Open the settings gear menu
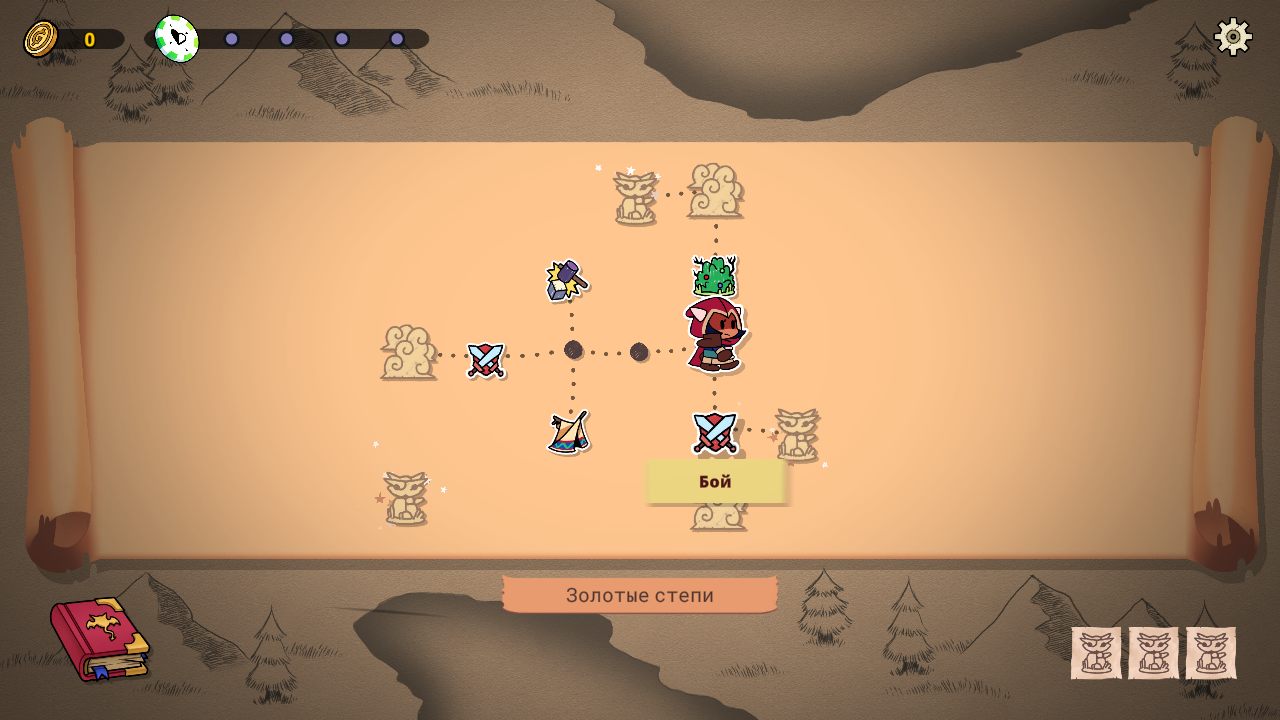 coord(1233,37)
